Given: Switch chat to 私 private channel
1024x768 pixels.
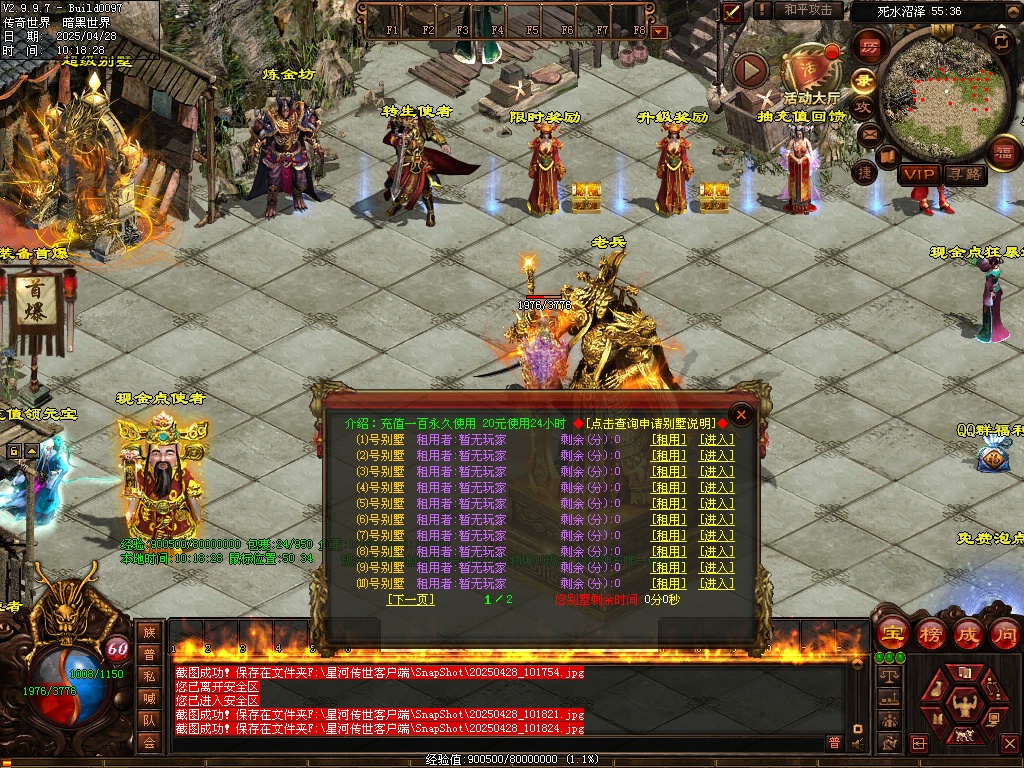Looking at the screenshot, I should [149, 676].
